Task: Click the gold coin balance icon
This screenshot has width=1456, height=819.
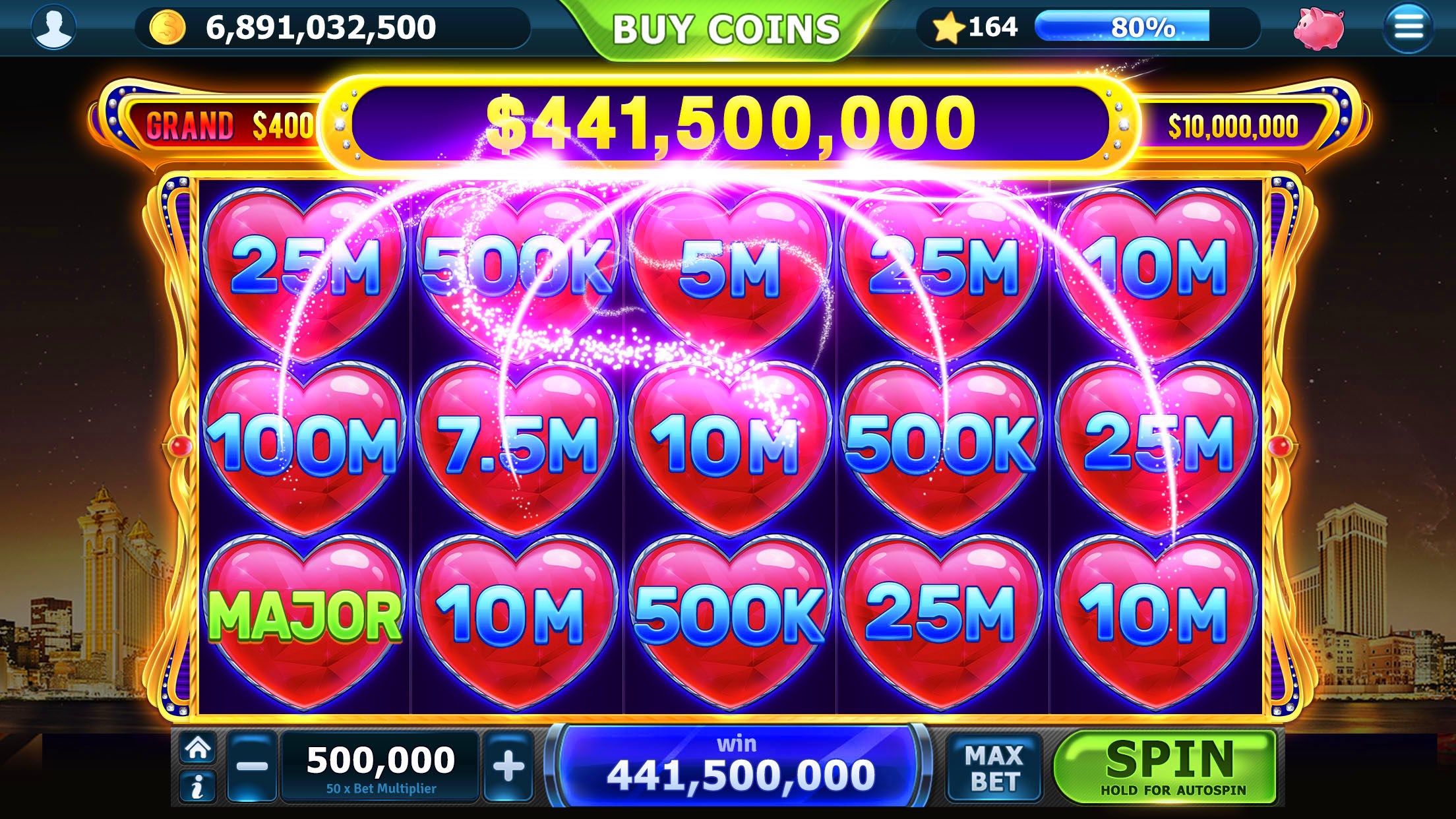Action: coord(168,28)
